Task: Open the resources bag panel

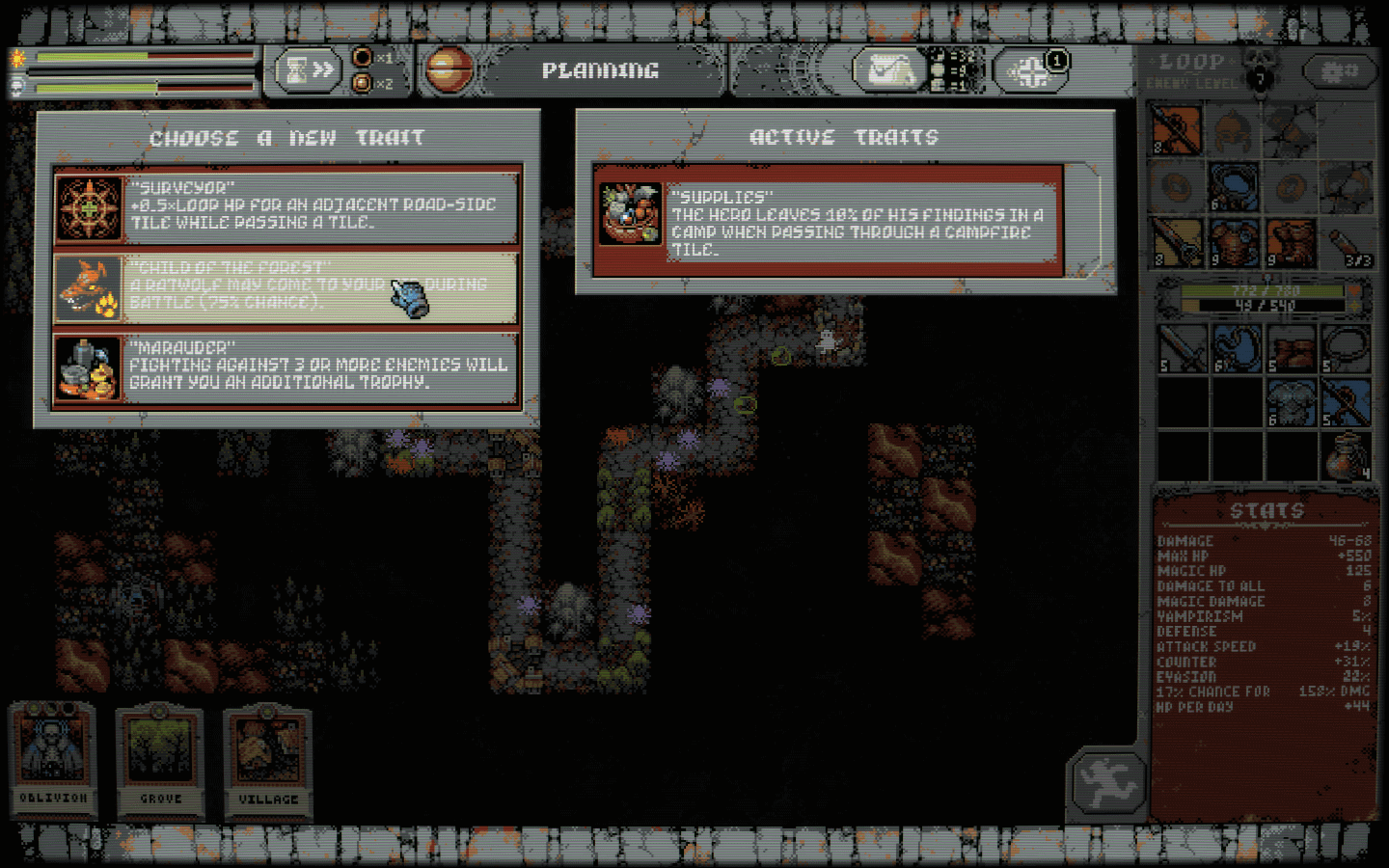Action: [889, 69]
